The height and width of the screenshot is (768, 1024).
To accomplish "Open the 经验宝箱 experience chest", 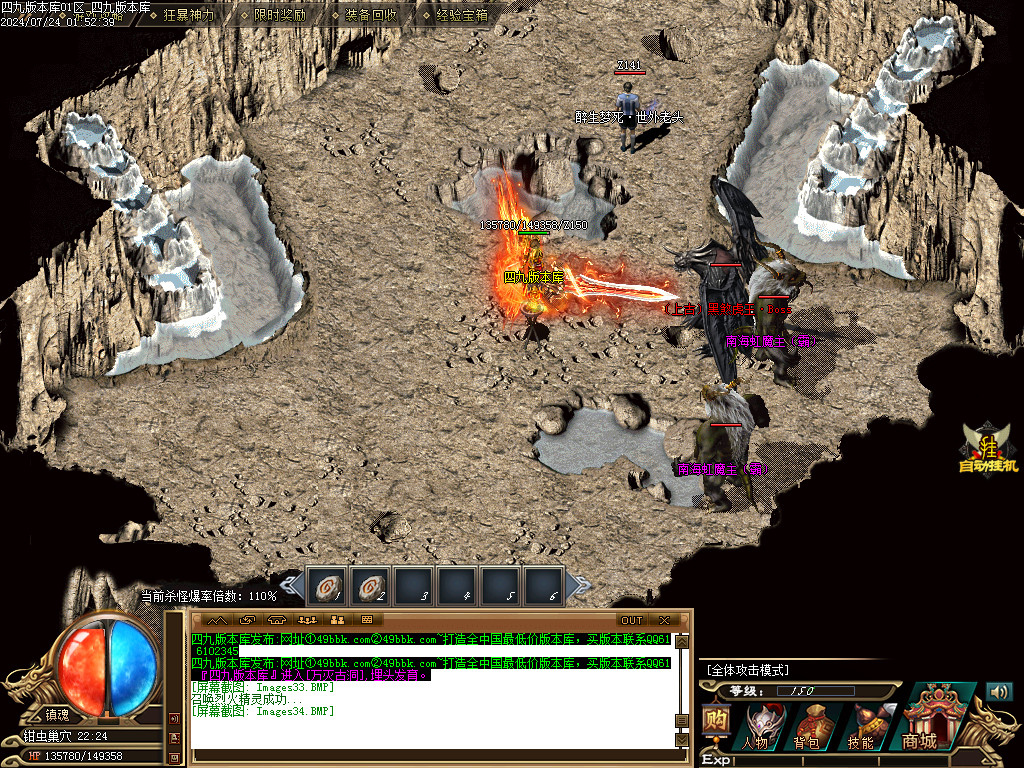I will coord(462,15).
